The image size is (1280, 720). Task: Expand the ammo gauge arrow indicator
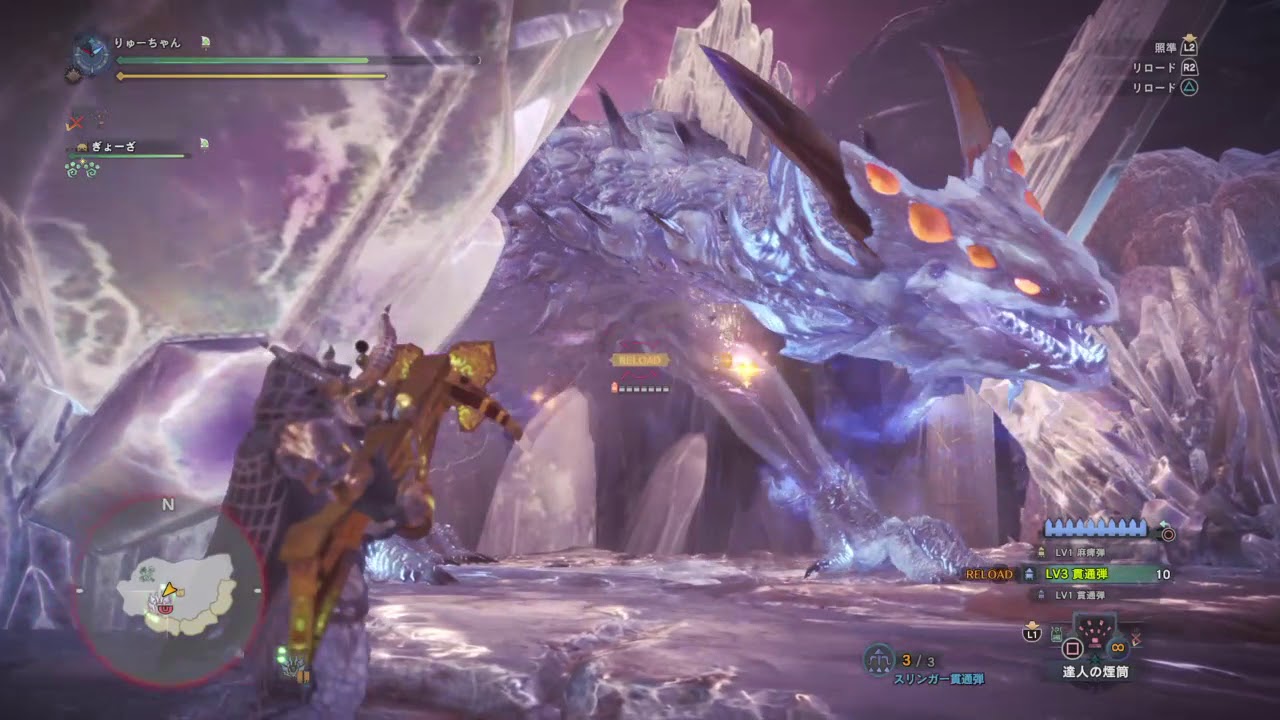(1162, 523)
